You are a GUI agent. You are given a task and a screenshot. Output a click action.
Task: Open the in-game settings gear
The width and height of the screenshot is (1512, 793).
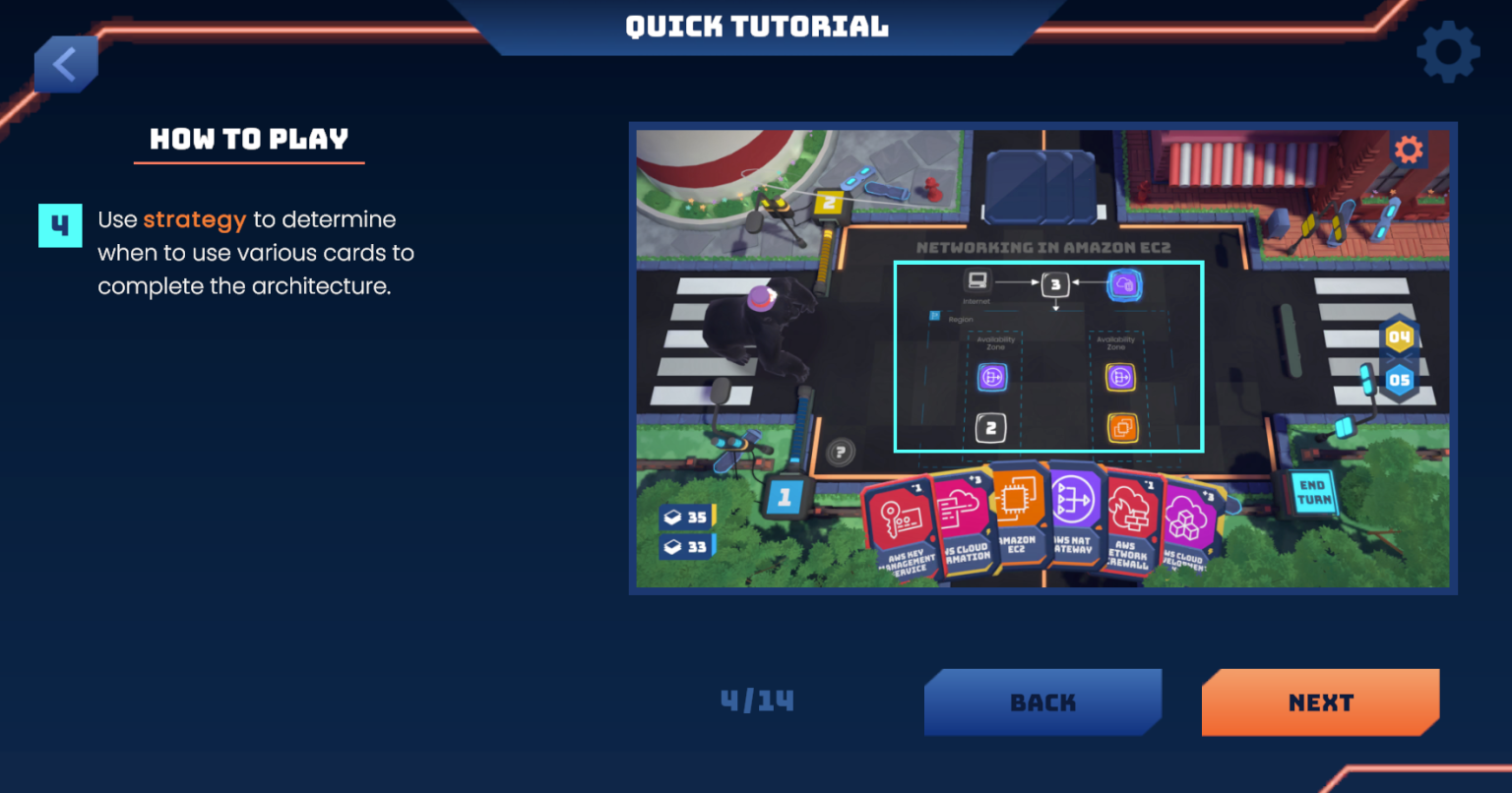pyautogui.click(x=1410, y=150)
